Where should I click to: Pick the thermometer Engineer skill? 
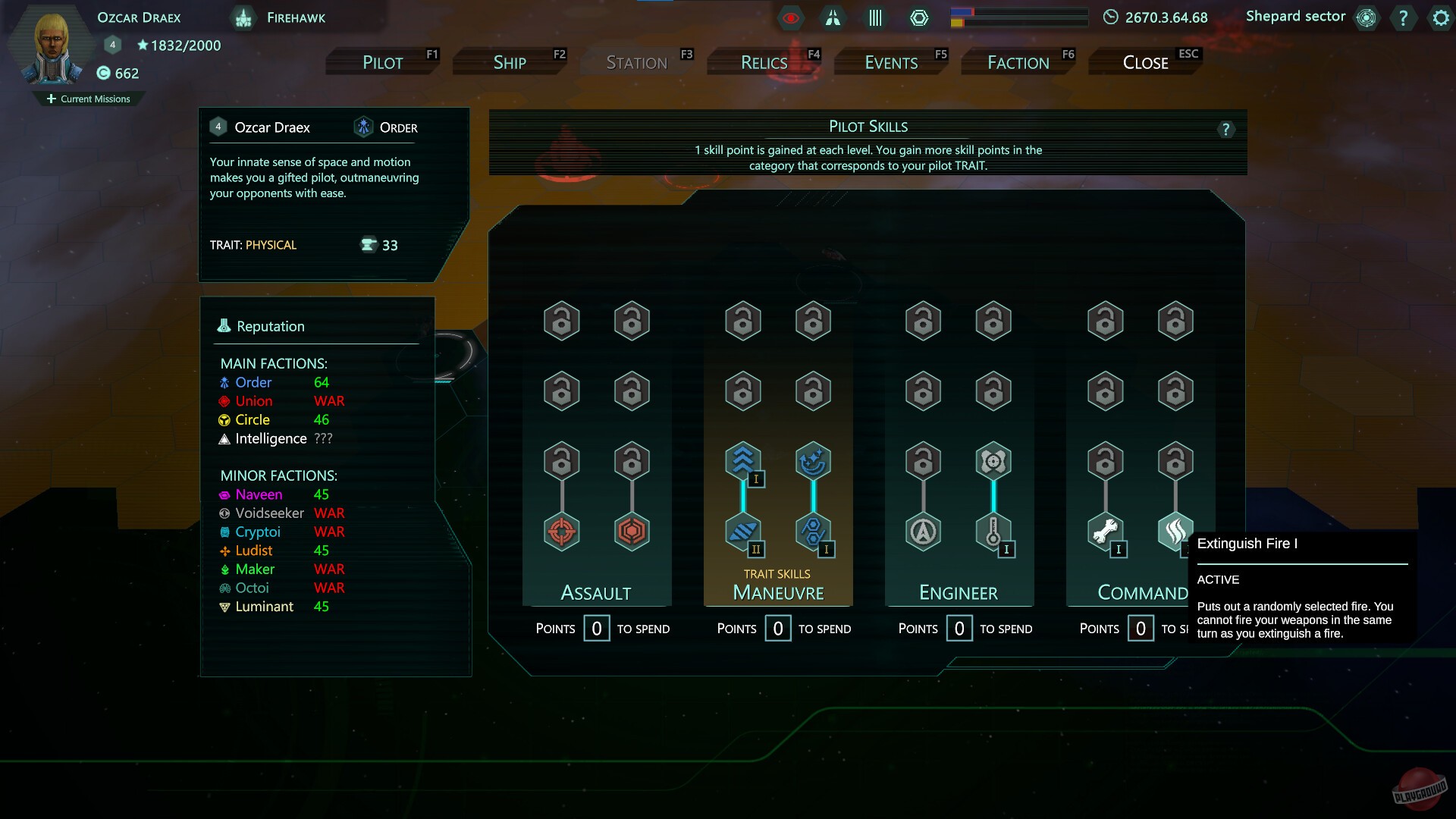tap(993, 532)
